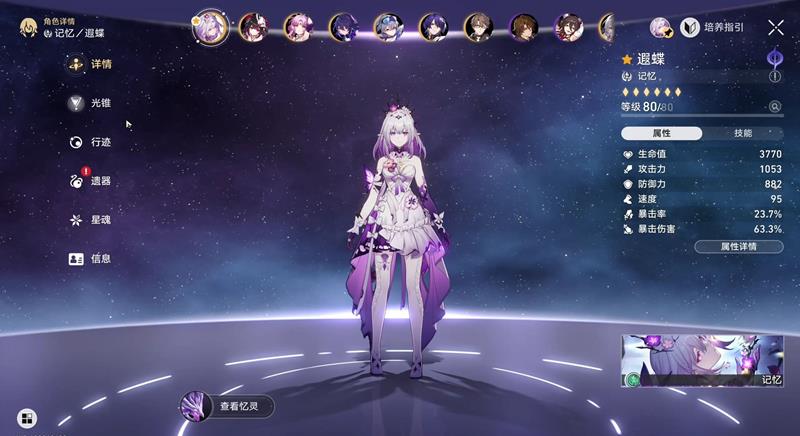800x436 pixels.
Task: Close the character screen with the X
Action: pyautogui.click(x=776, y=28)
